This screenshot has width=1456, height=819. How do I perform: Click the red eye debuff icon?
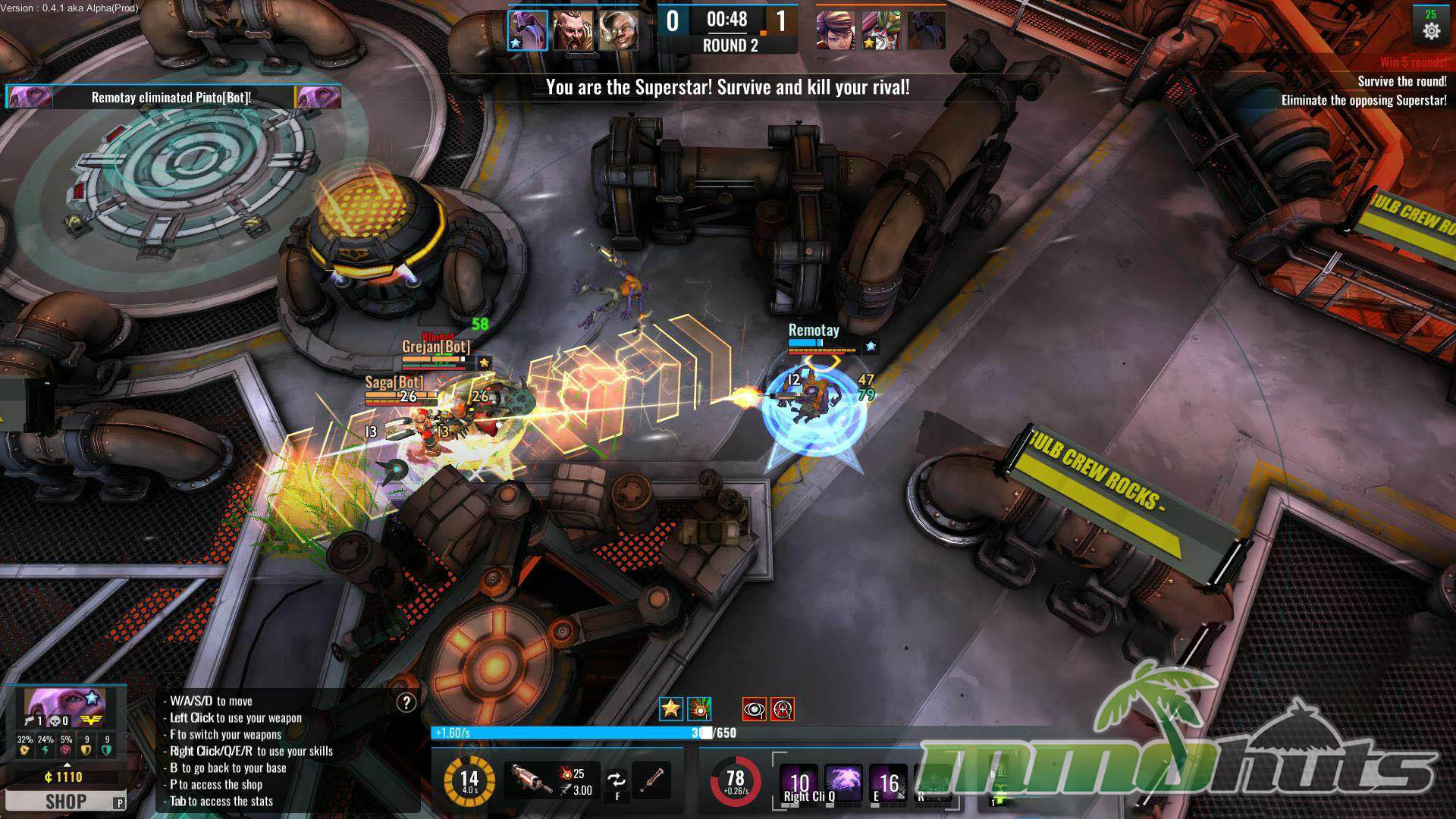[754, 709]
